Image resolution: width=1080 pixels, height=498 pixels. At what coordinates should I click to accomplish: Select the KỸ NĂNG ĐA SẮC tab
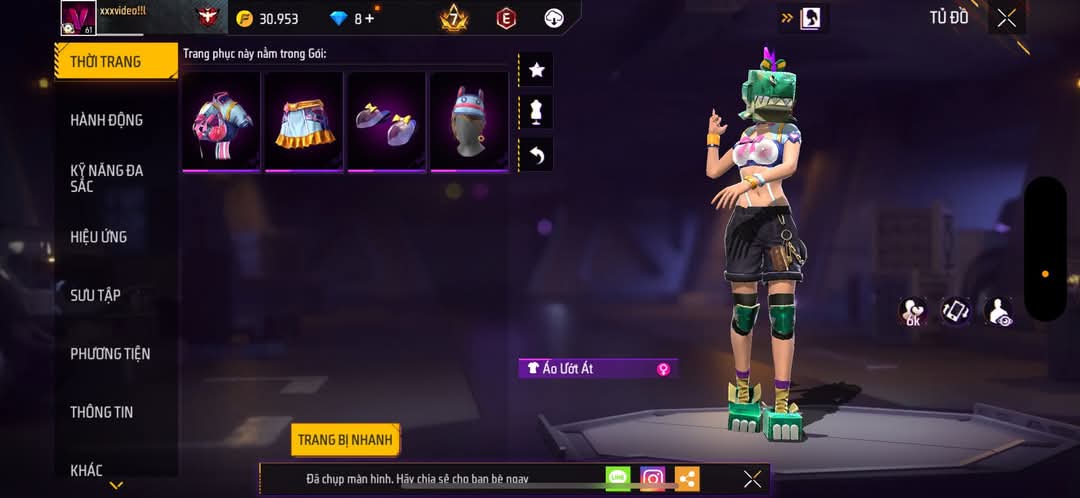[106, 178]
